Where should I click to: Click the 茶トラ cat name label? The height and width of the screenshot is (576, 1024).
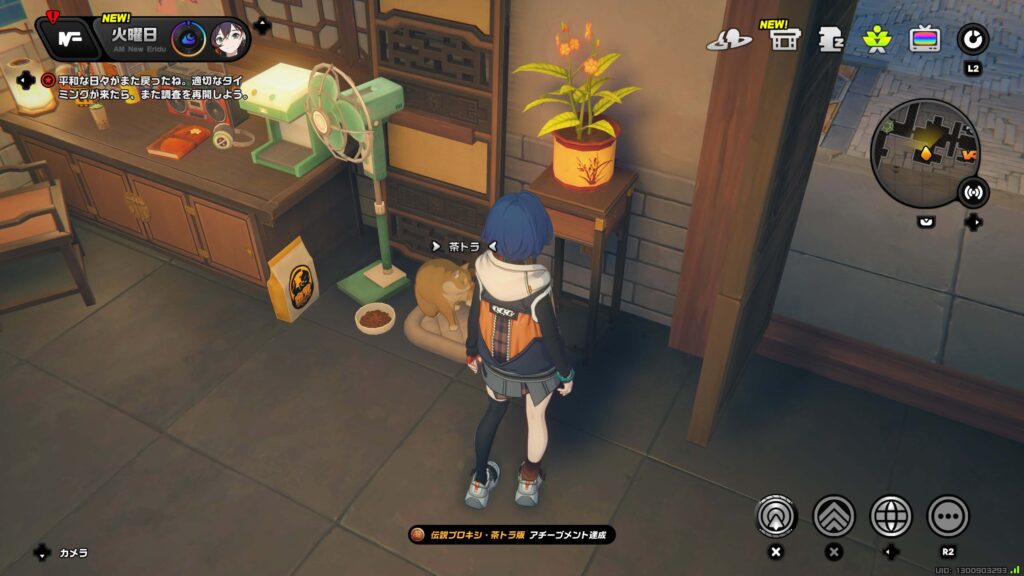coord(464,246)
